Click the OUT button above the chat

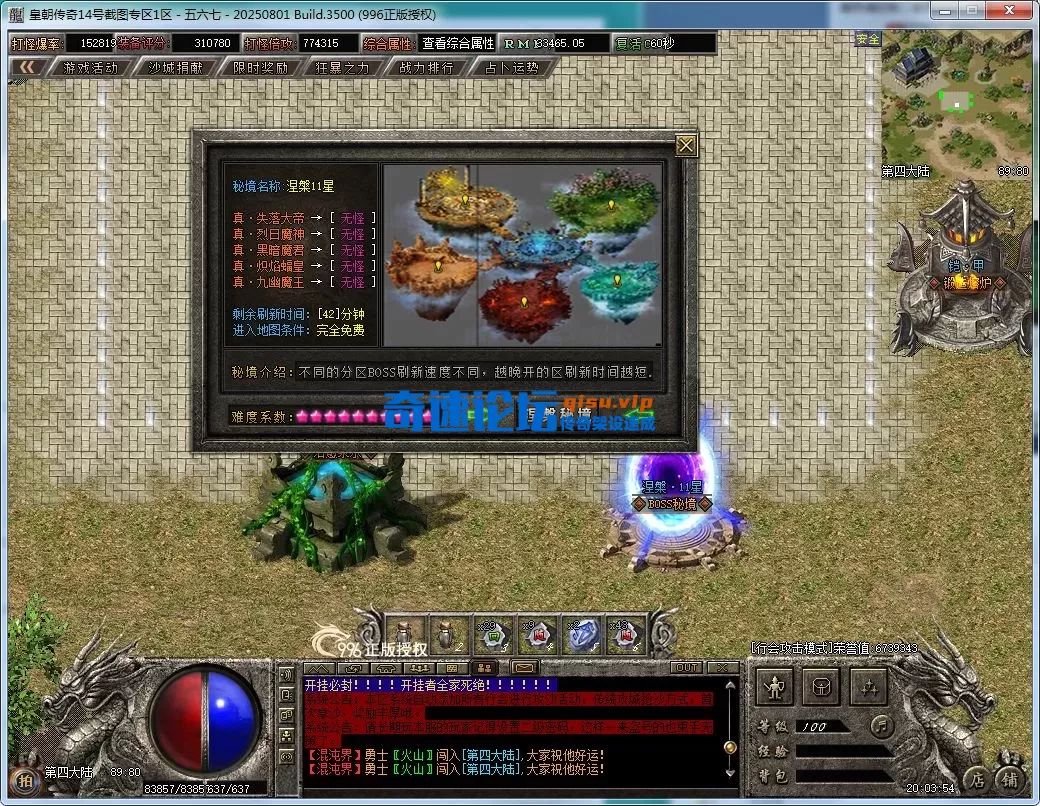point(688,667)
